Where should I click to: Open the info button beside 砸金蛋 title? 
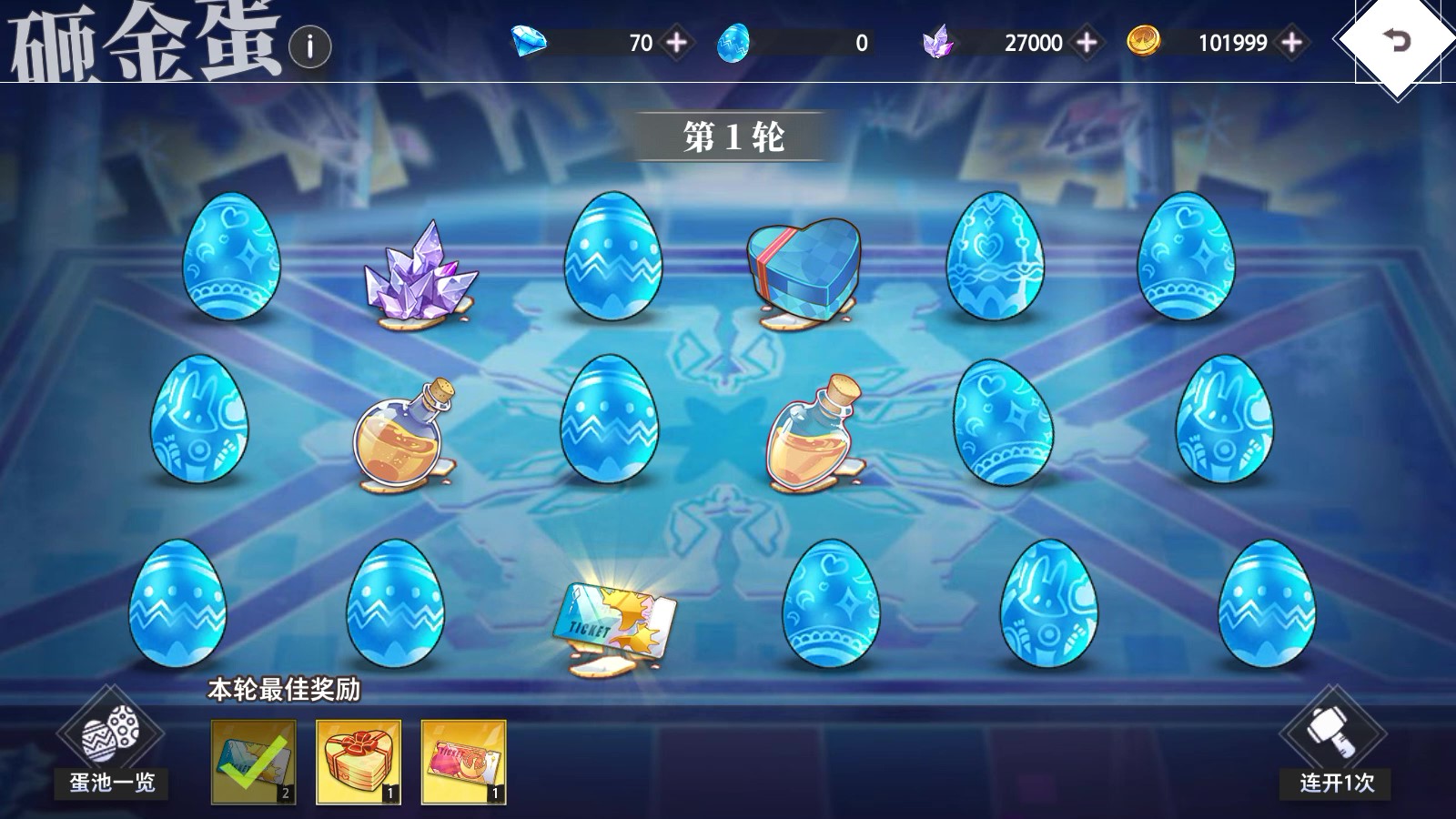[x=310, y=45]
